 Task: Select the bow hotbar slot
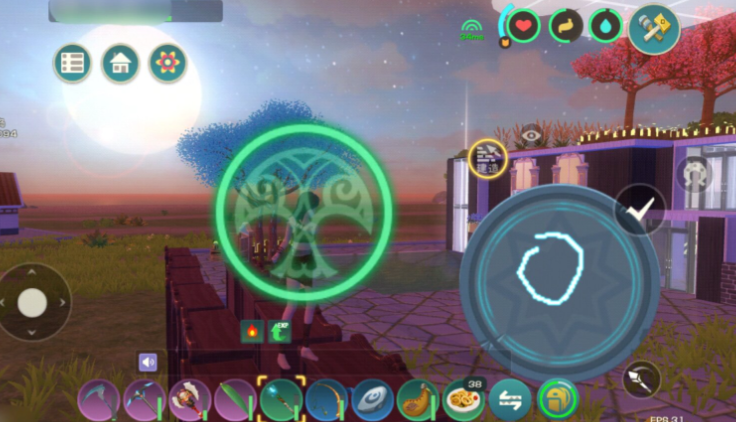pos(326,401)
